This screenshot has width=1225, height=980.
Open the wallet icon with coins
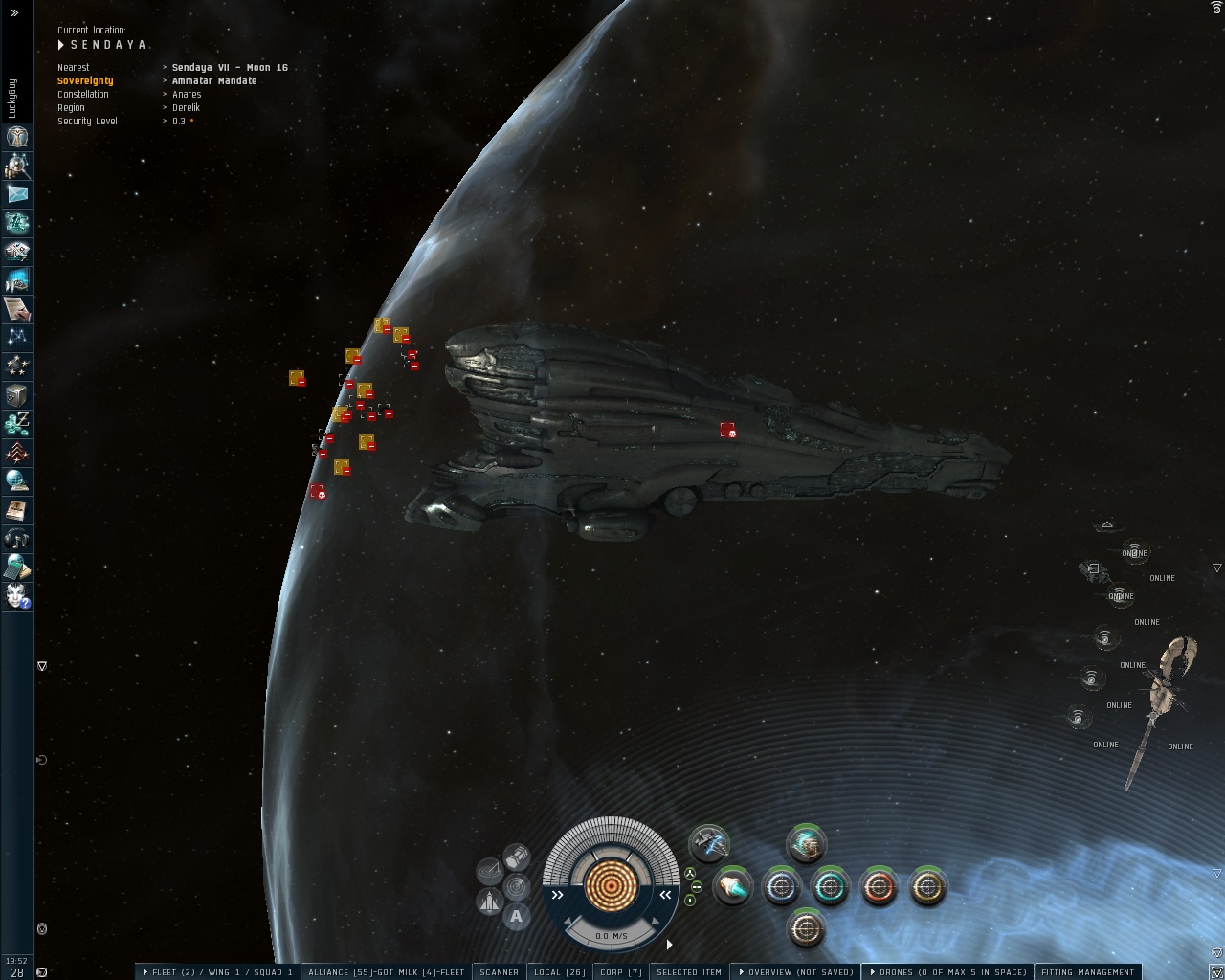tap(17, 423)
